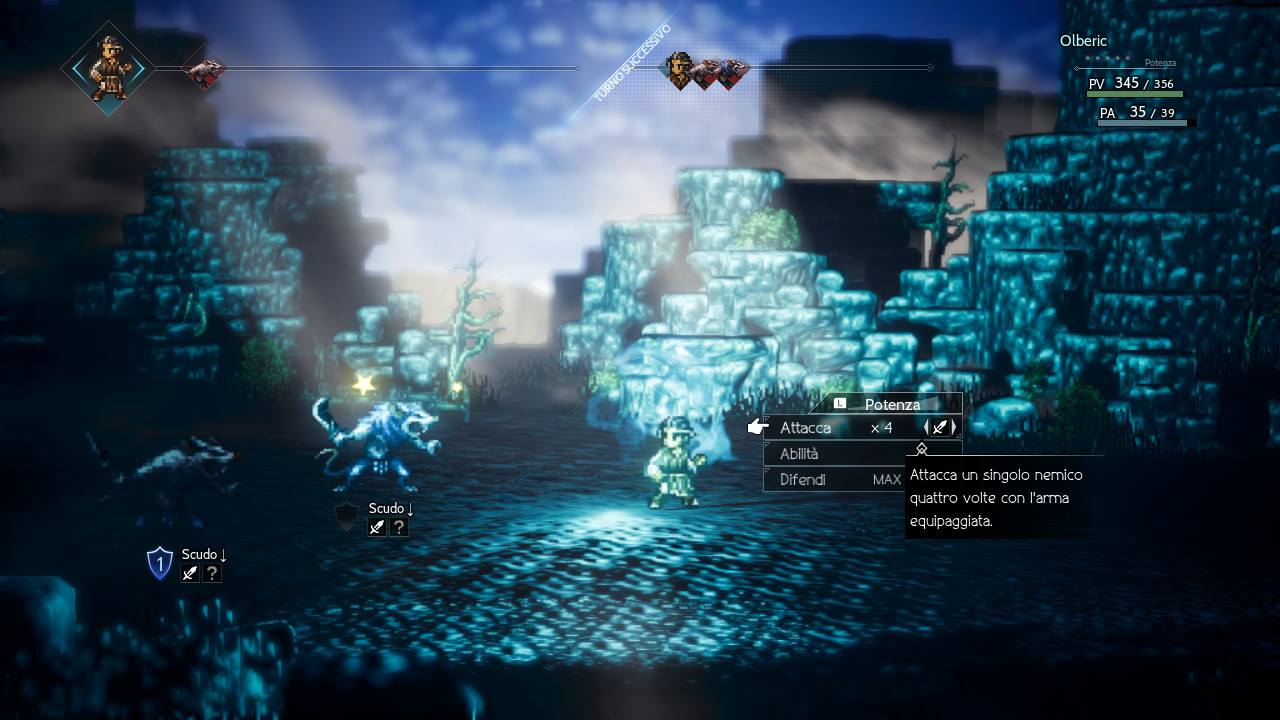The image size is (1280, 720).
Task: Select the Attacca command
Action: coord(806,428)
